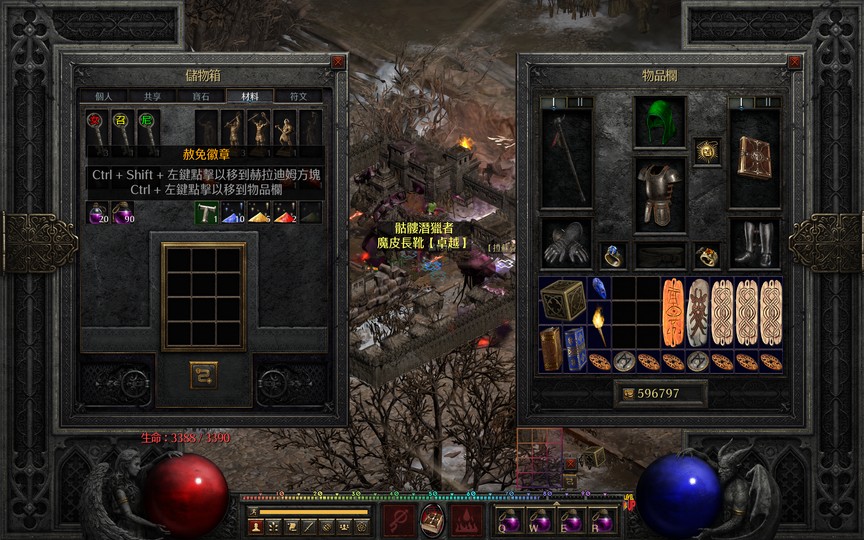Select the green hammer material
This screenshot has height=540, width=864.
tap(207, 212)
